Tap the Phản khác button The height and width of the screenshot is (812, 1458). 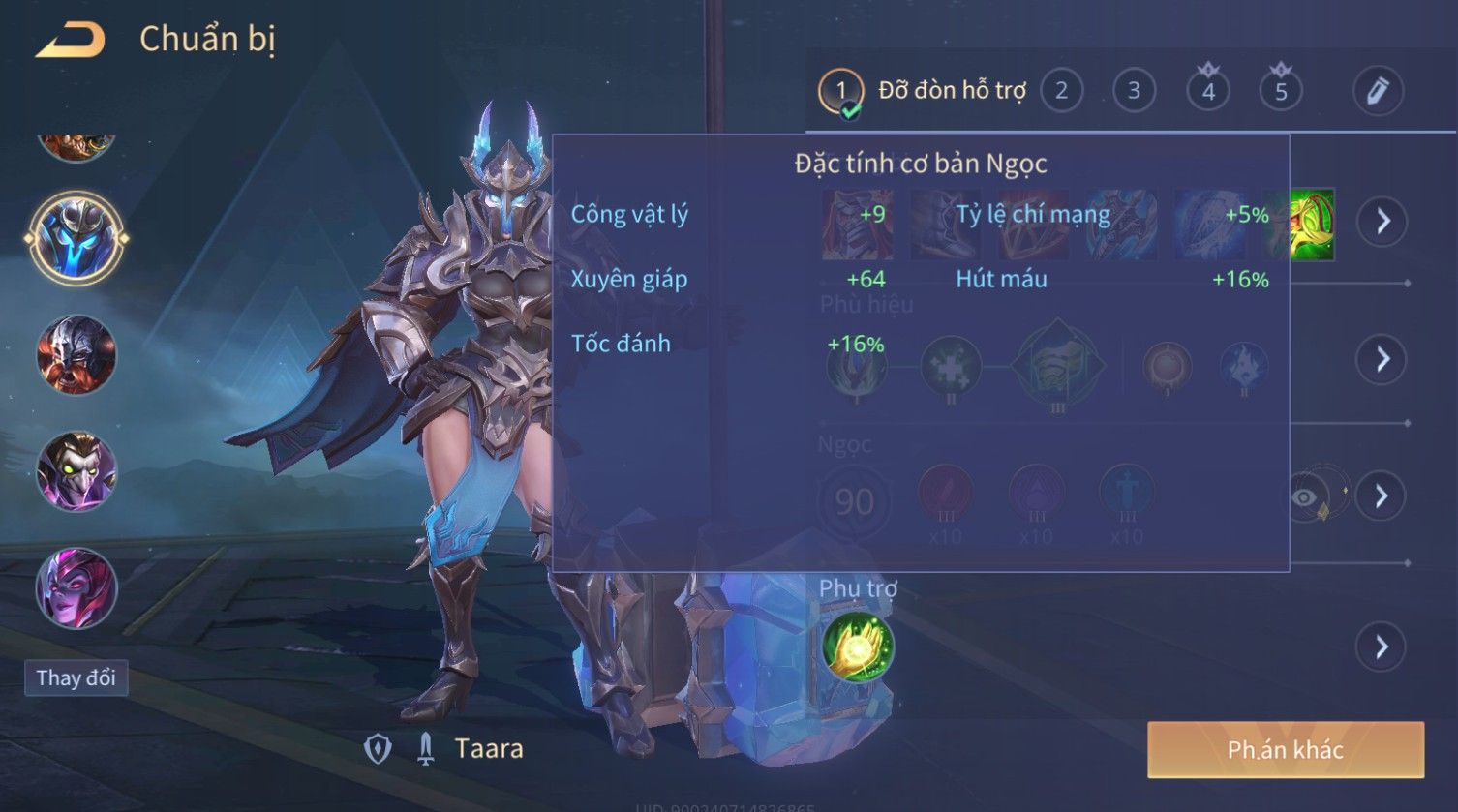pyautogui.click(x=1285, y=750)
